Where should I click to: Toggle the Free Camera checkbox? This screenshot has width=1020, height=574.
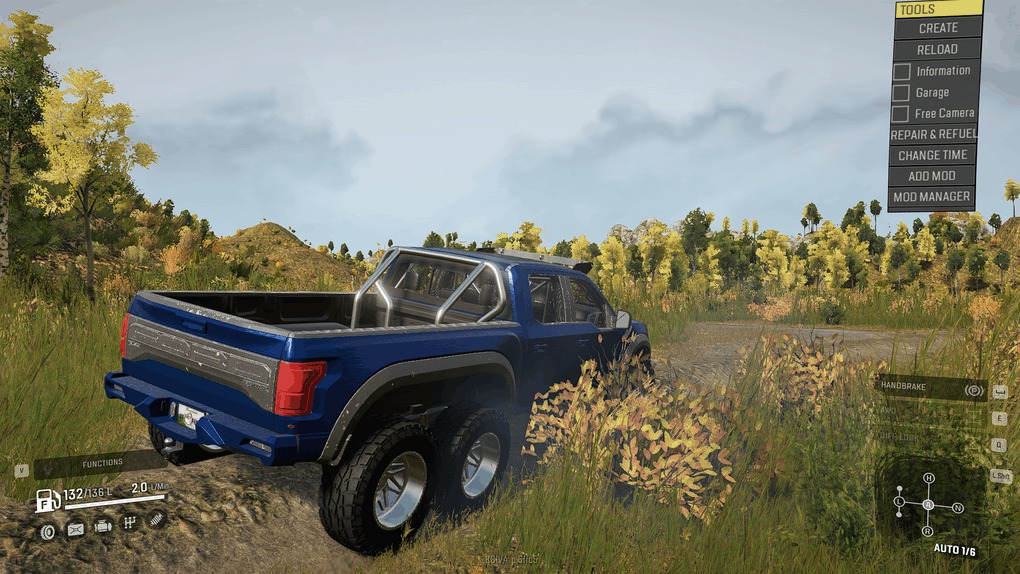click(901, 114)
